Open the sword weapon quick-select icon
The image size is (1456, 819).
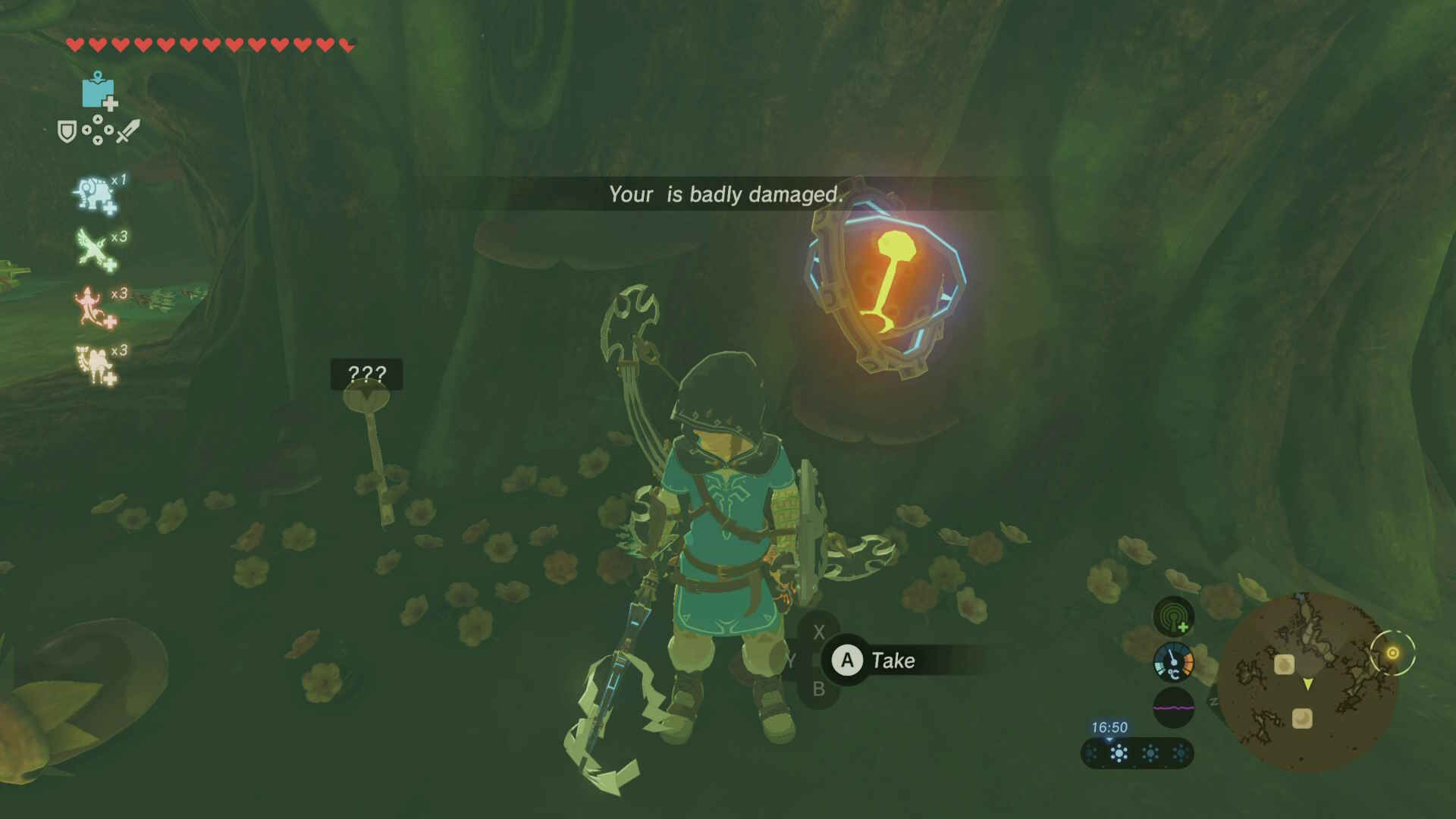[x=127, y=131]
